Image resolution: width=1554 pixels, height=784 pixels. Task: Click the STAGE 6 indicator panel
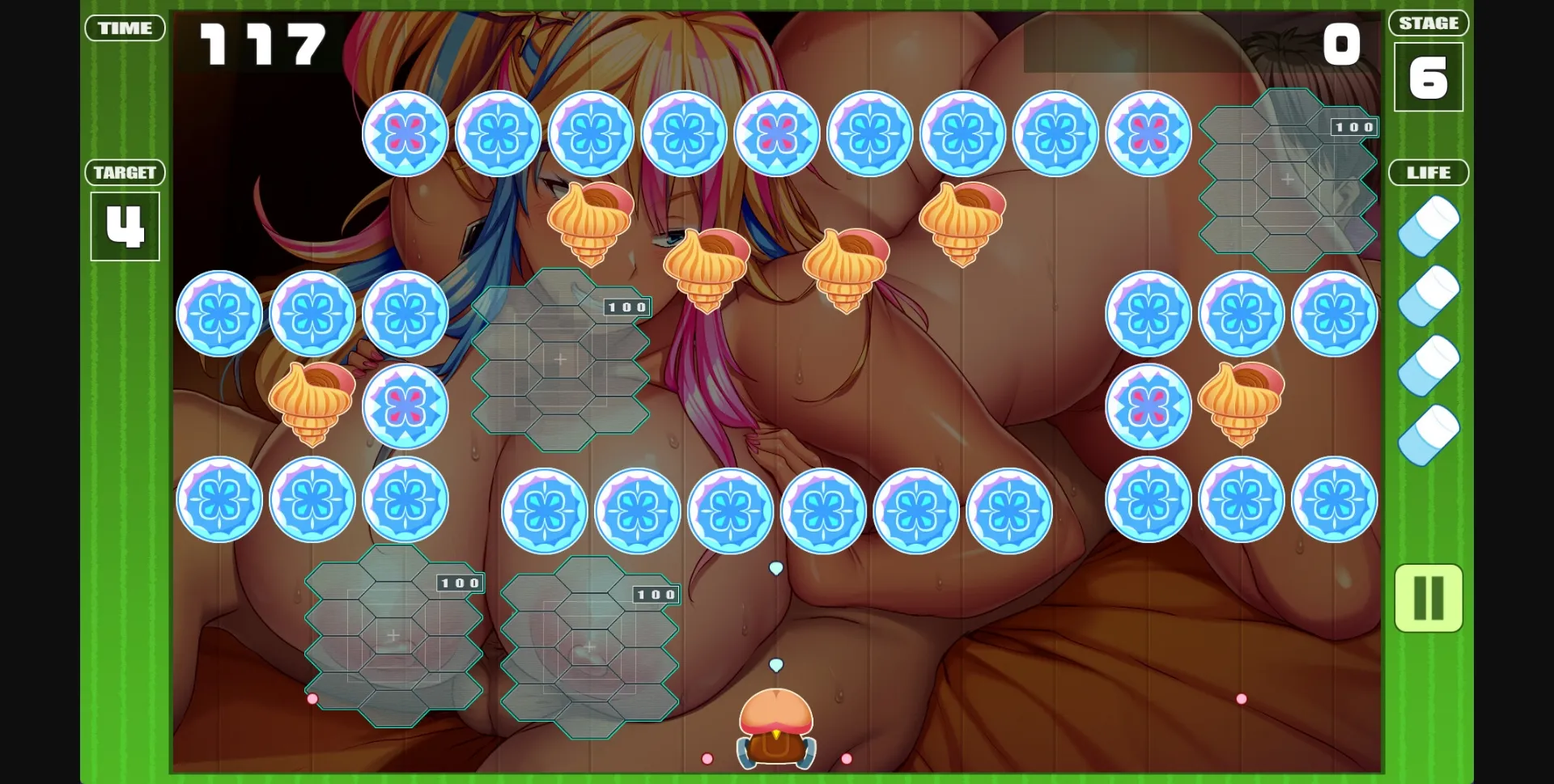click(1429, 77)
